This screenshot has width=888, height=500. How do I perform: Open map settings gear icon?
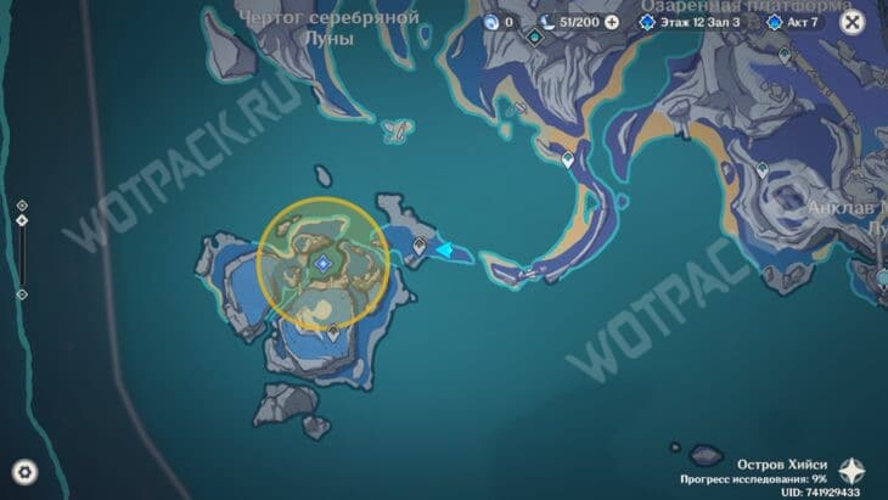click(x=24, y=472)
